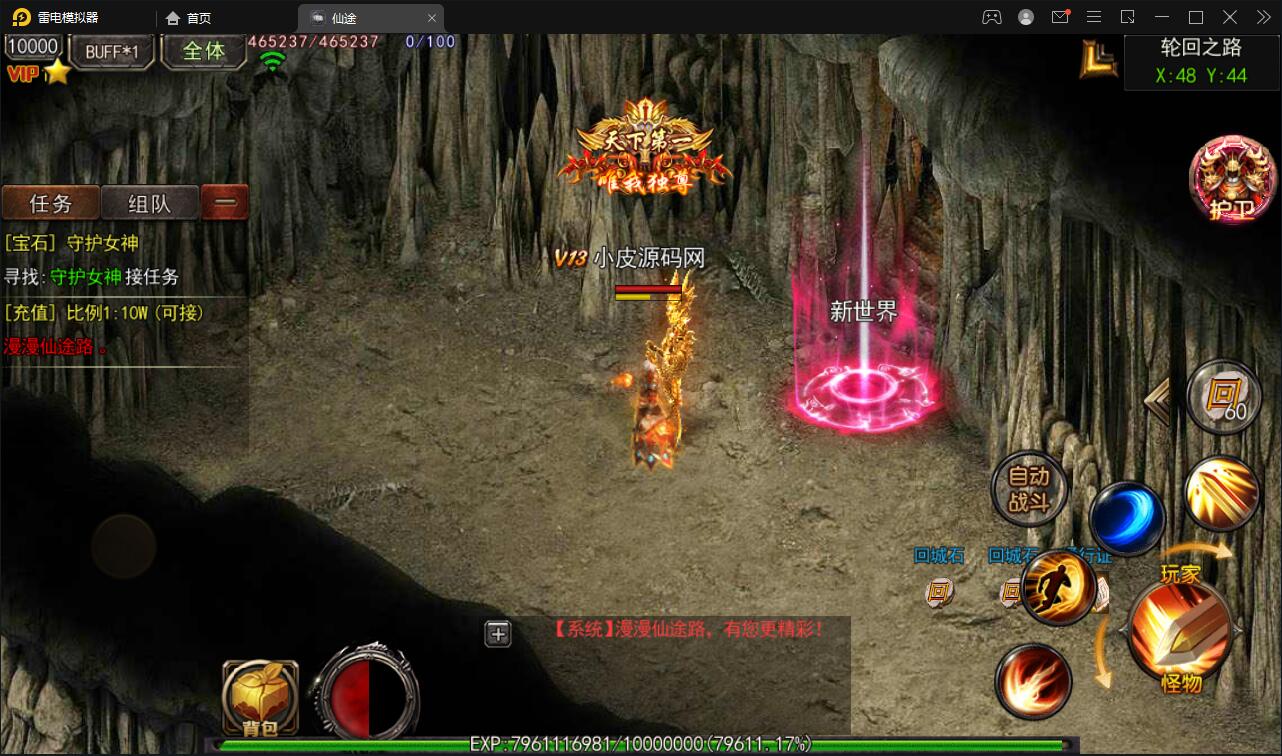Use the 回 return-to-town item button
Image resolution: width=1282 pixels, height=756 pixels.
tap(1225, 398)
